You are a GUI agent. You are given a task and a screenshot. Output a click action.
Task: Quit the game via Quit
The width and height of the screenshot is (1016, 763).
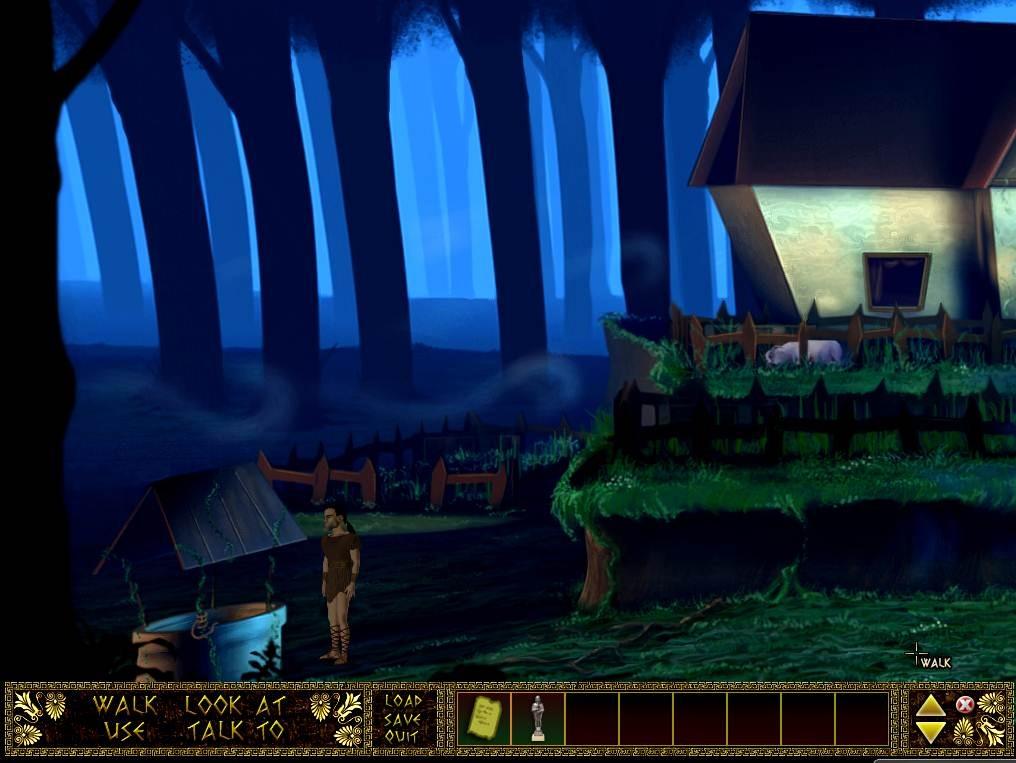click(403, 735)
